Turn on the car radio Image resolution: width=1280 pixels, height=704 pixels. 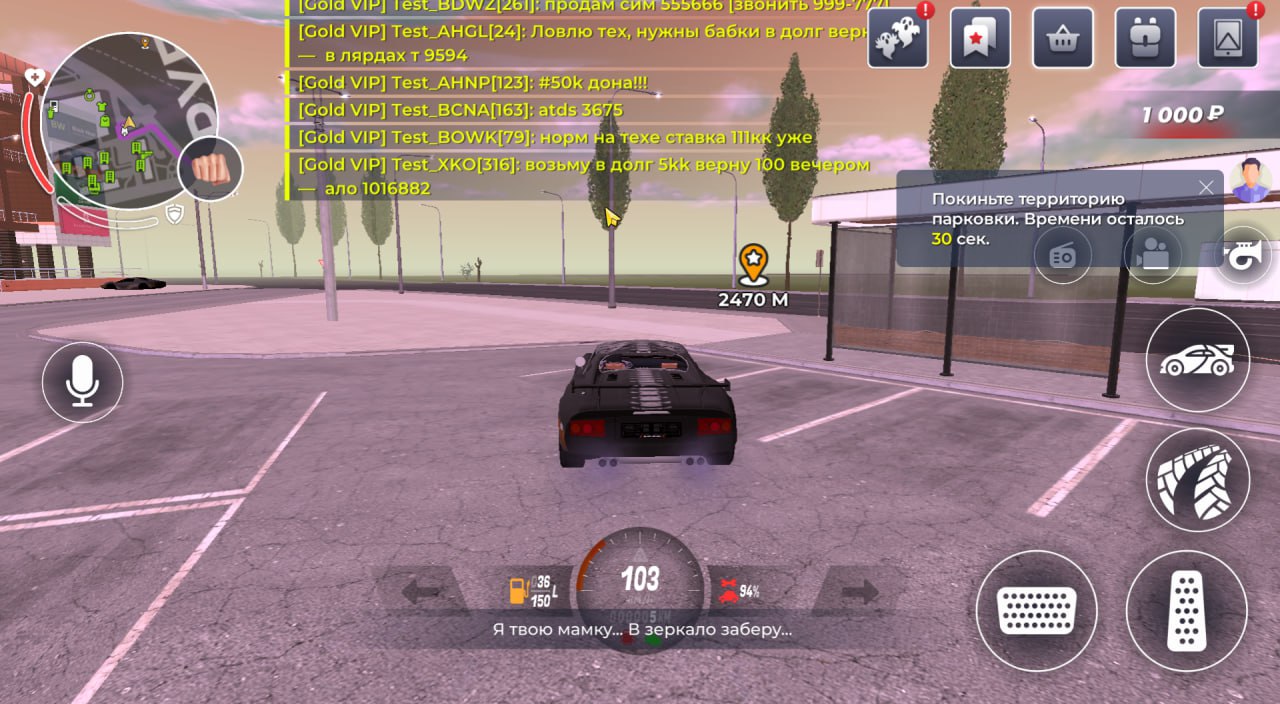click(x=1062, y=255)
